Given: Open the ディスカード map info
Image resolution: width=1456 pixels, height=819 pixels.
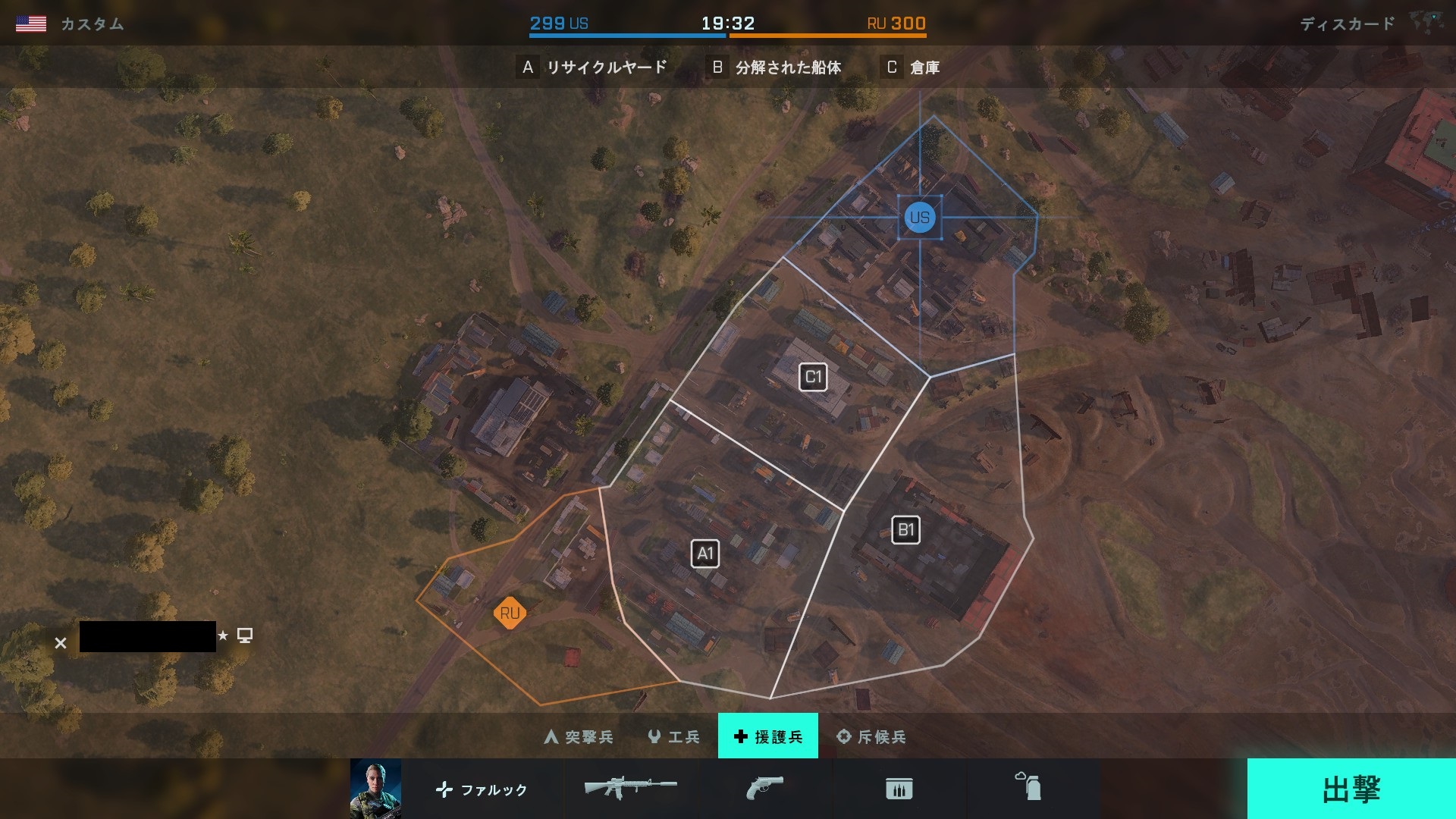Looking at the screenshot, I should click(x=1347, y=24).
